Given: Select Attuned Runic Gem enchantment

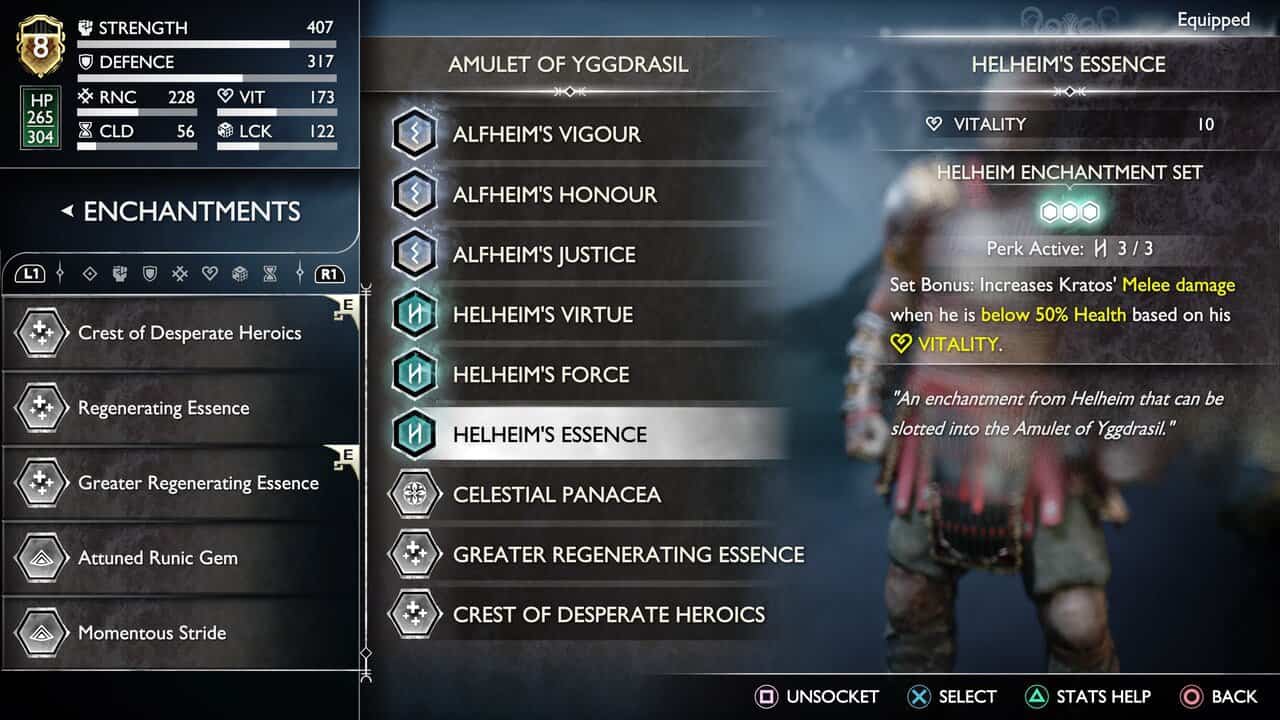Looking at the screenshot, I should [x=158, y=558].
